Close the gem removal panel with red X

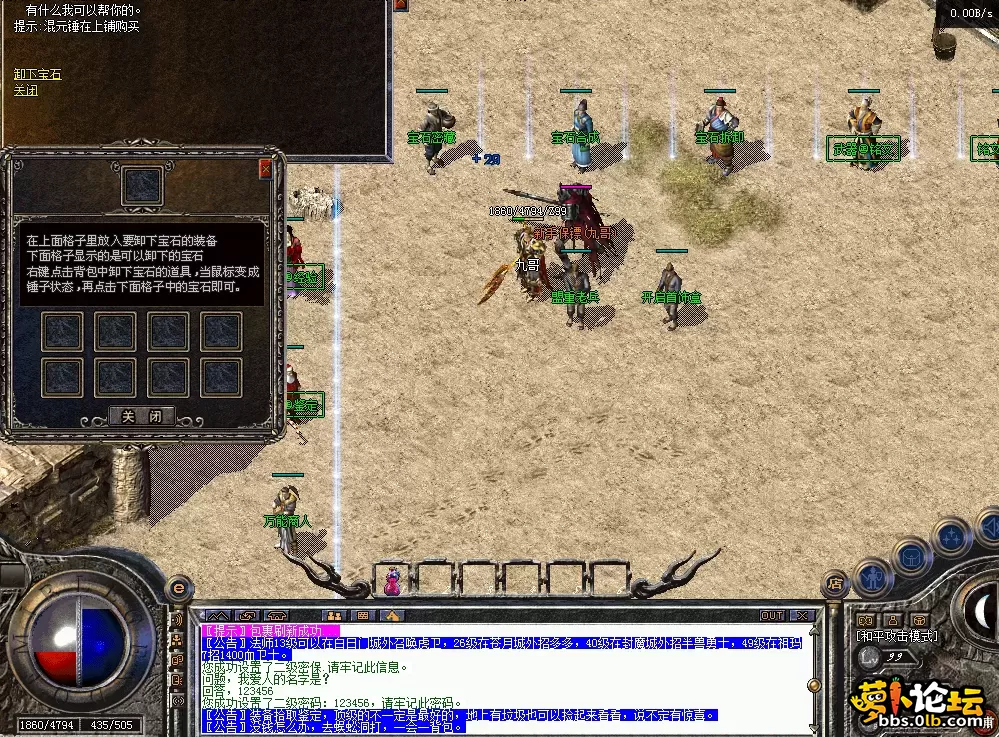click(x=265, y=169)
